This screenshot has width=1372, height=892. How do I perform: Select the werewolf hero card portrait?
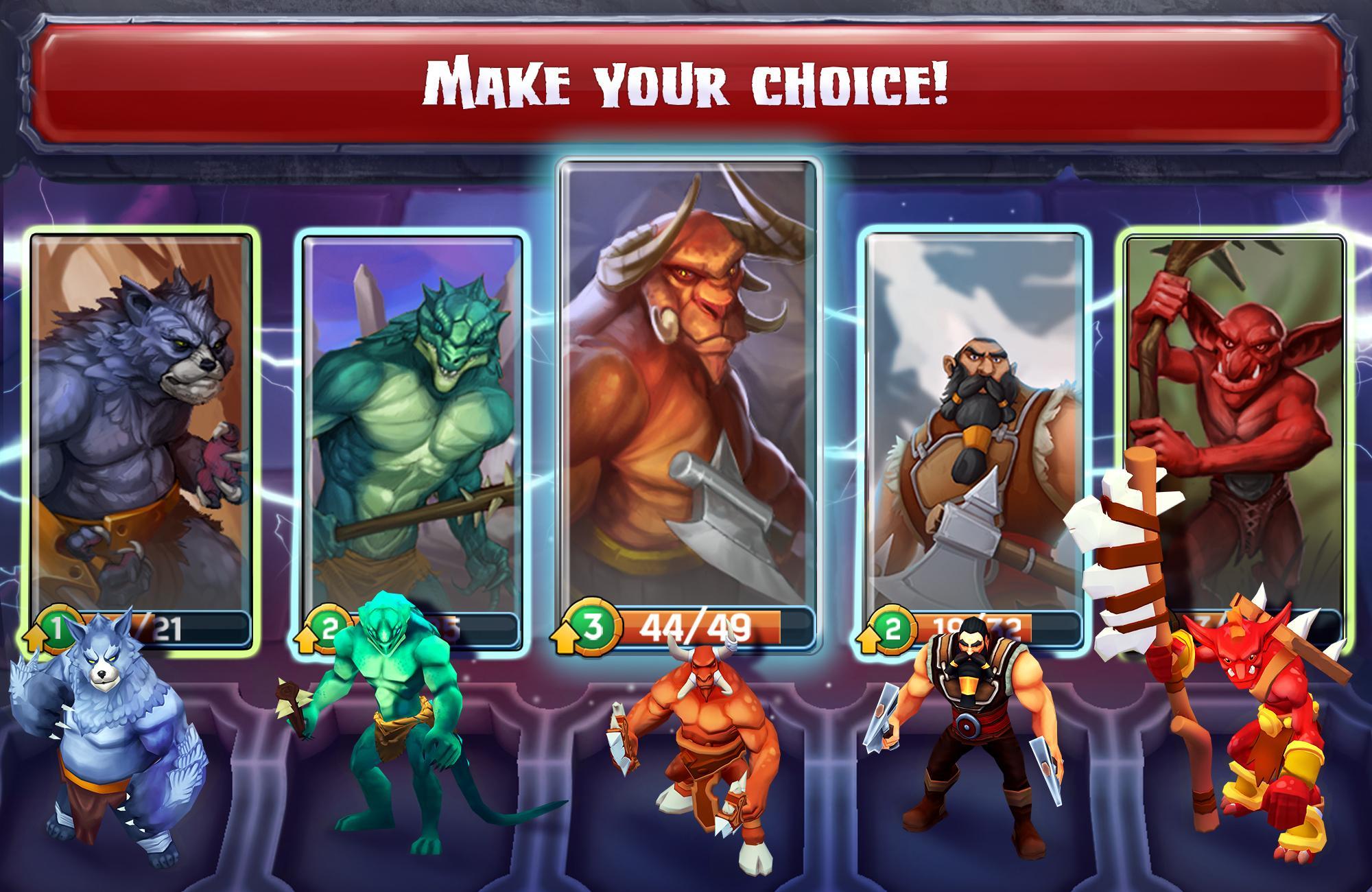(141, 412)
